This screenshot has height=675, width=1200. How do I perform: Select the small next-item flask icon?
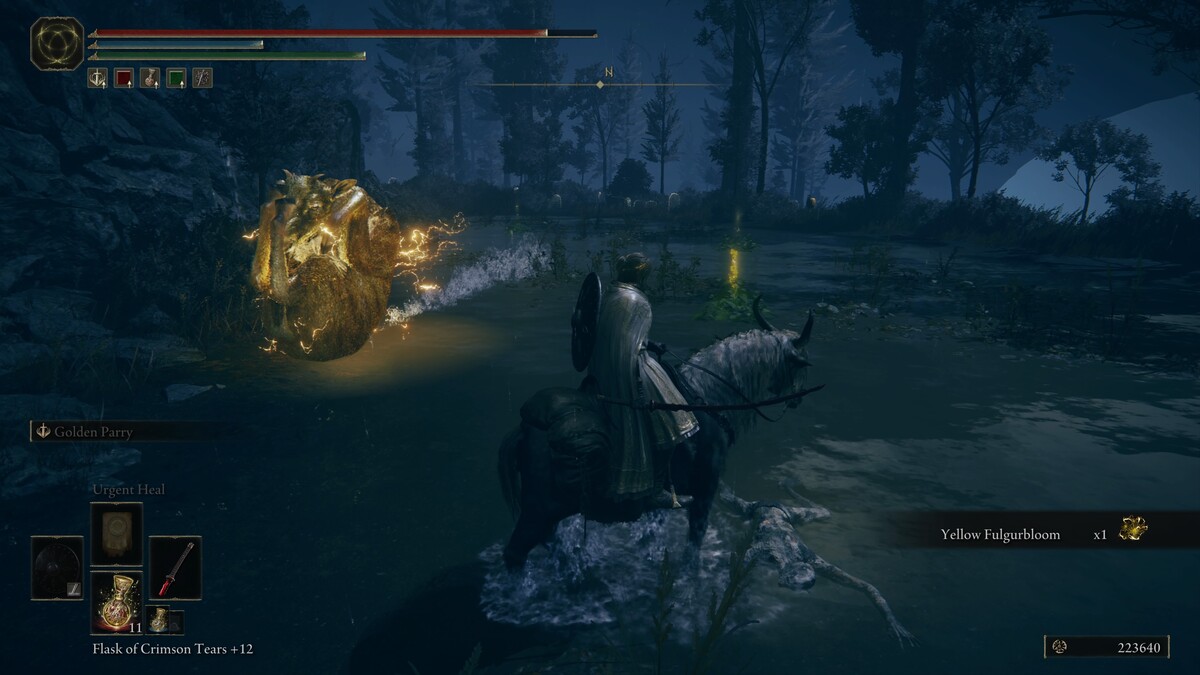click(x=159, y=620)
